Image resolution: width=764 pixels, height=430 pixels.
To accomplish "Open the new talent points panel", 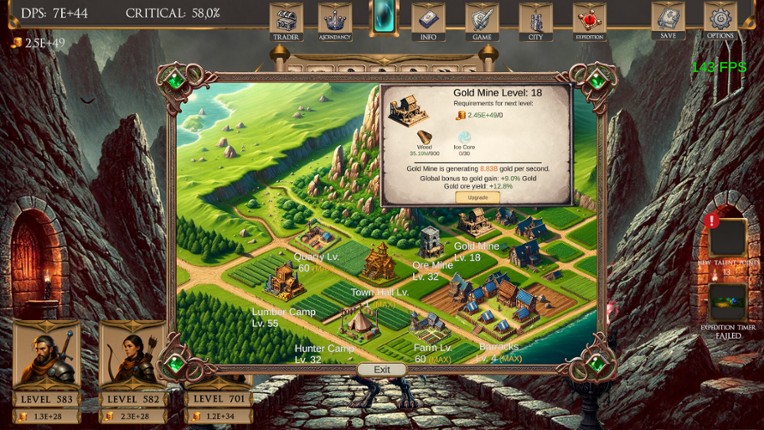I will (727, 237).
